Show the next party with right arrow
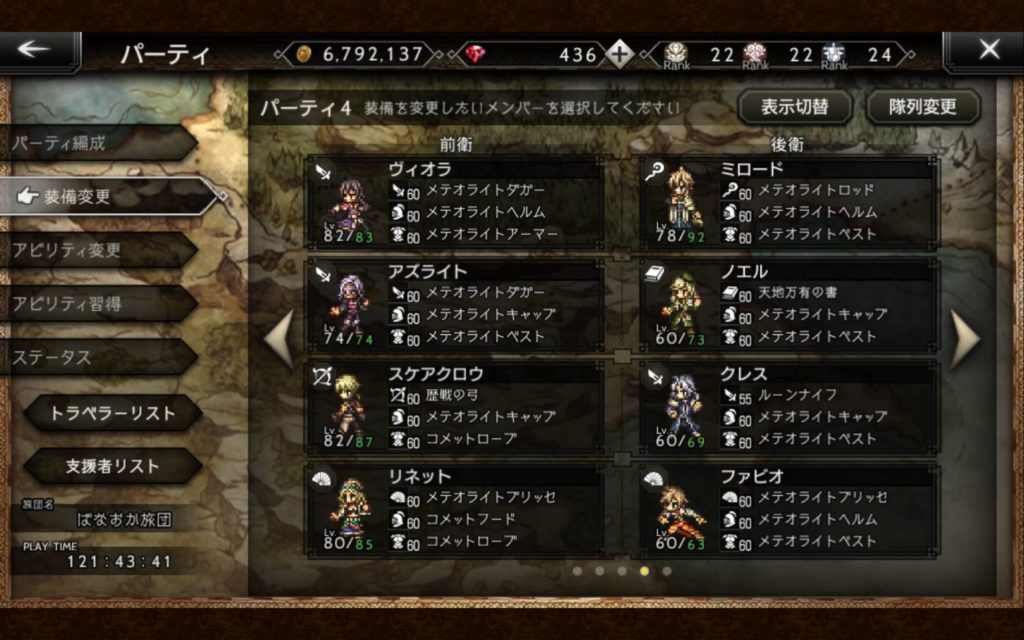This screenshot has height=640, width=1024. 965,340
